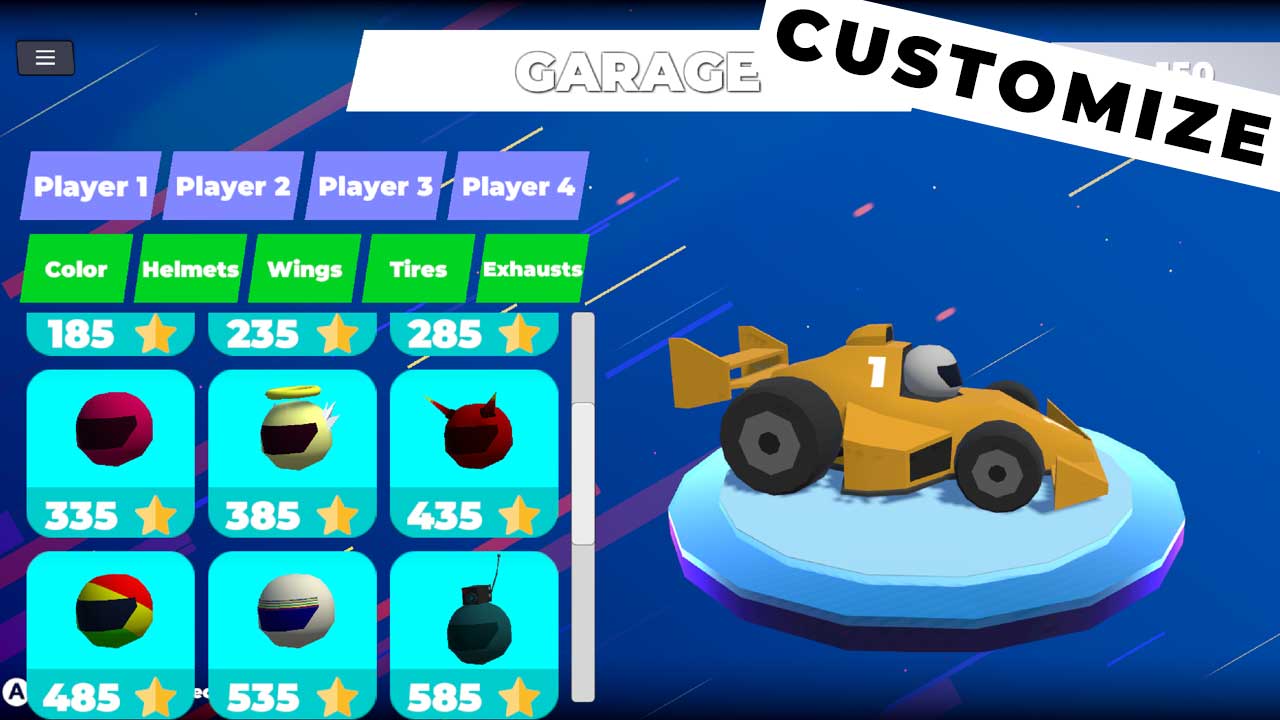Select the Helmets category
1280x720 pixels.
coord(189,269)
